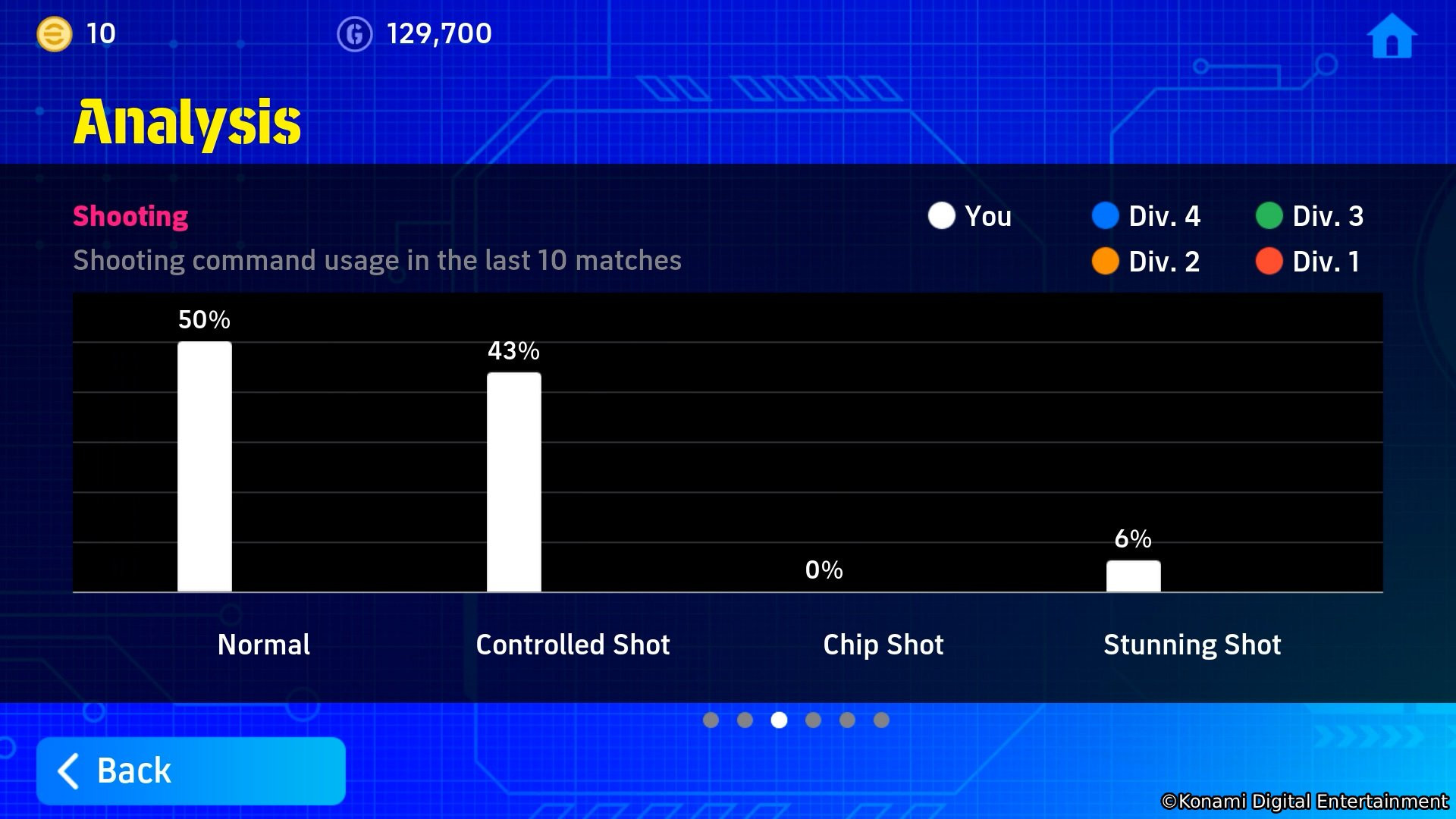Select the GP currency icon
Screen dimensions: 1456x819
(x=356, y=33)
